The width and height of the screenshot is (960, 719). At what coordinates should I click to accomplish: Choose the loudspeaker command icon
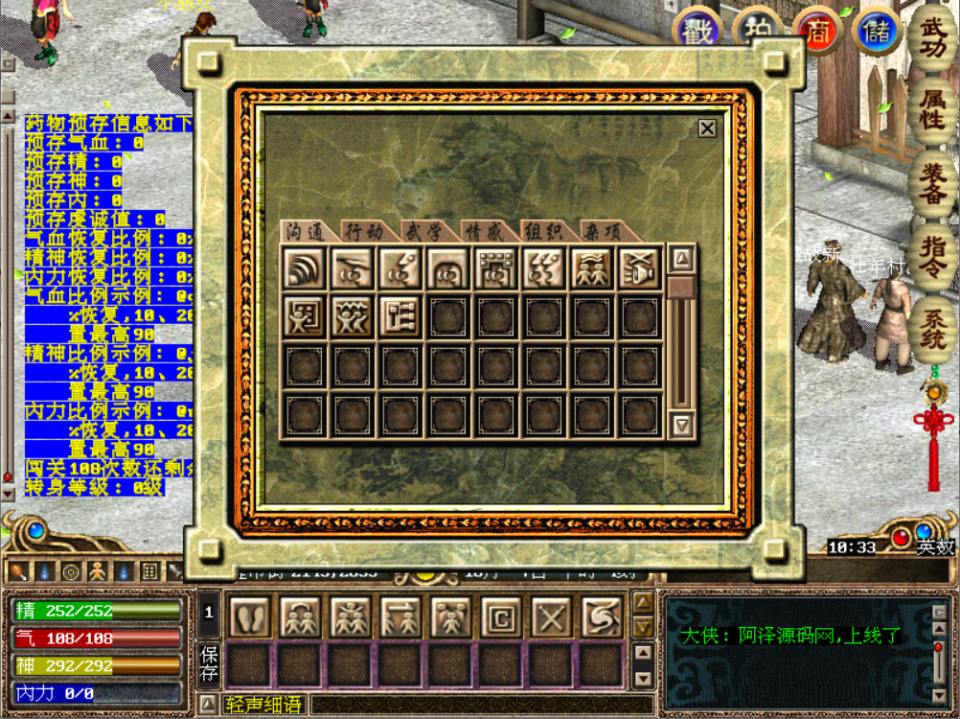[640, 268]
